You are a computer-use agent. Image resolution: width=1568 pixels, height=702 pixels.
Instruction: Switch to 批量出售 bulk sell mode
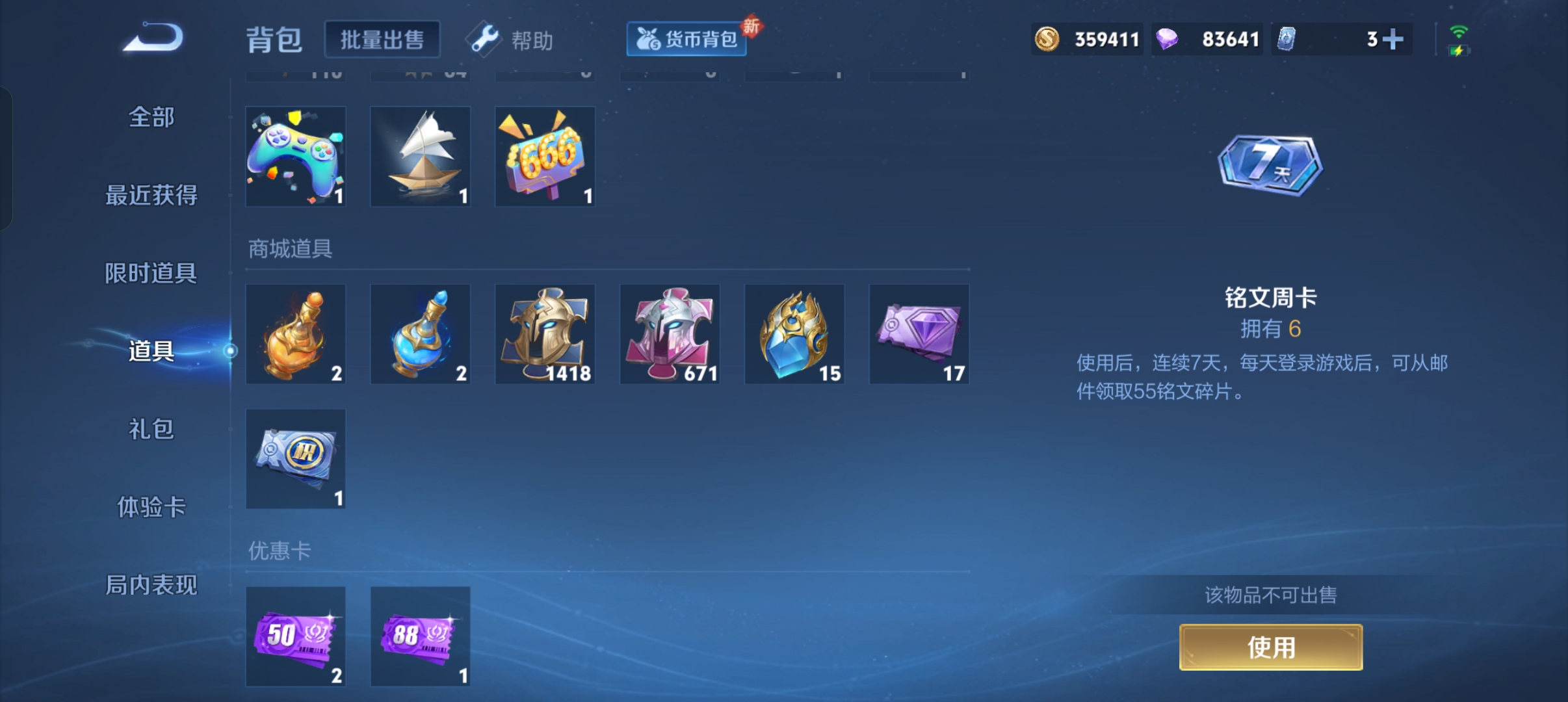click(x=382, y=39)
